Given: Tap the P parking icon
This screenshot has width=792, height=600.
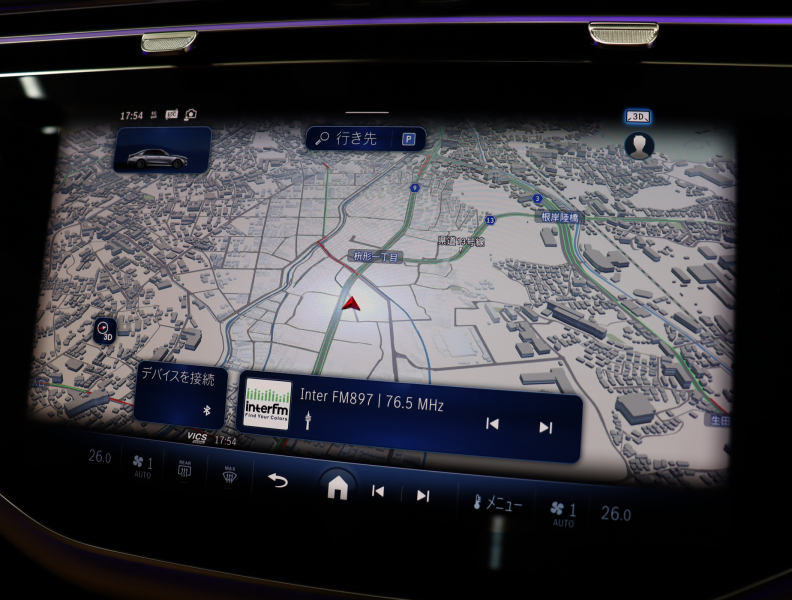Looking at the screenshot, I should pyautogui.click(x=408, y=140).
